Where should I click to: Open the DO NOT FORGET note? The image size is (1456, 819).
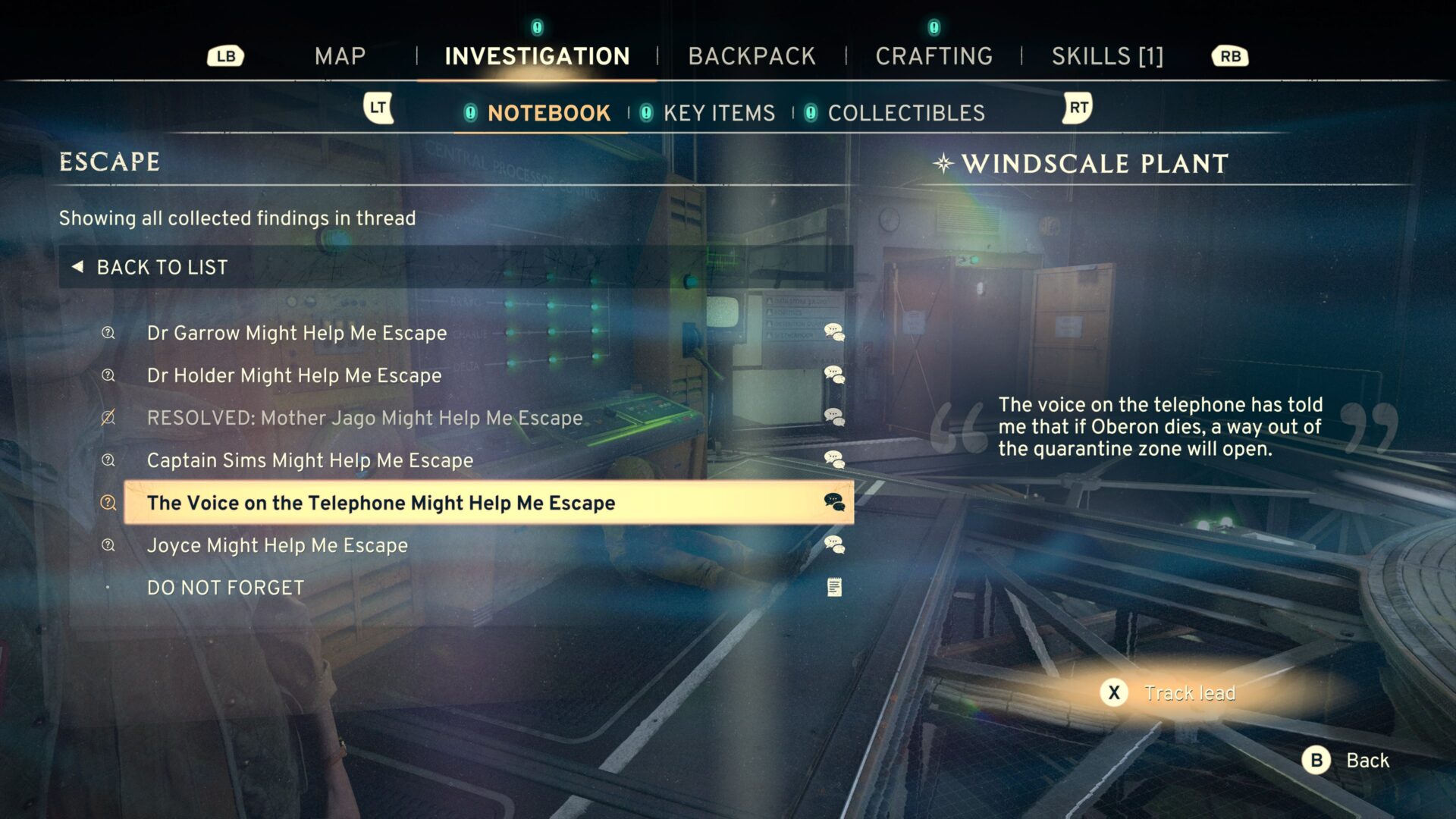point(225,588)
